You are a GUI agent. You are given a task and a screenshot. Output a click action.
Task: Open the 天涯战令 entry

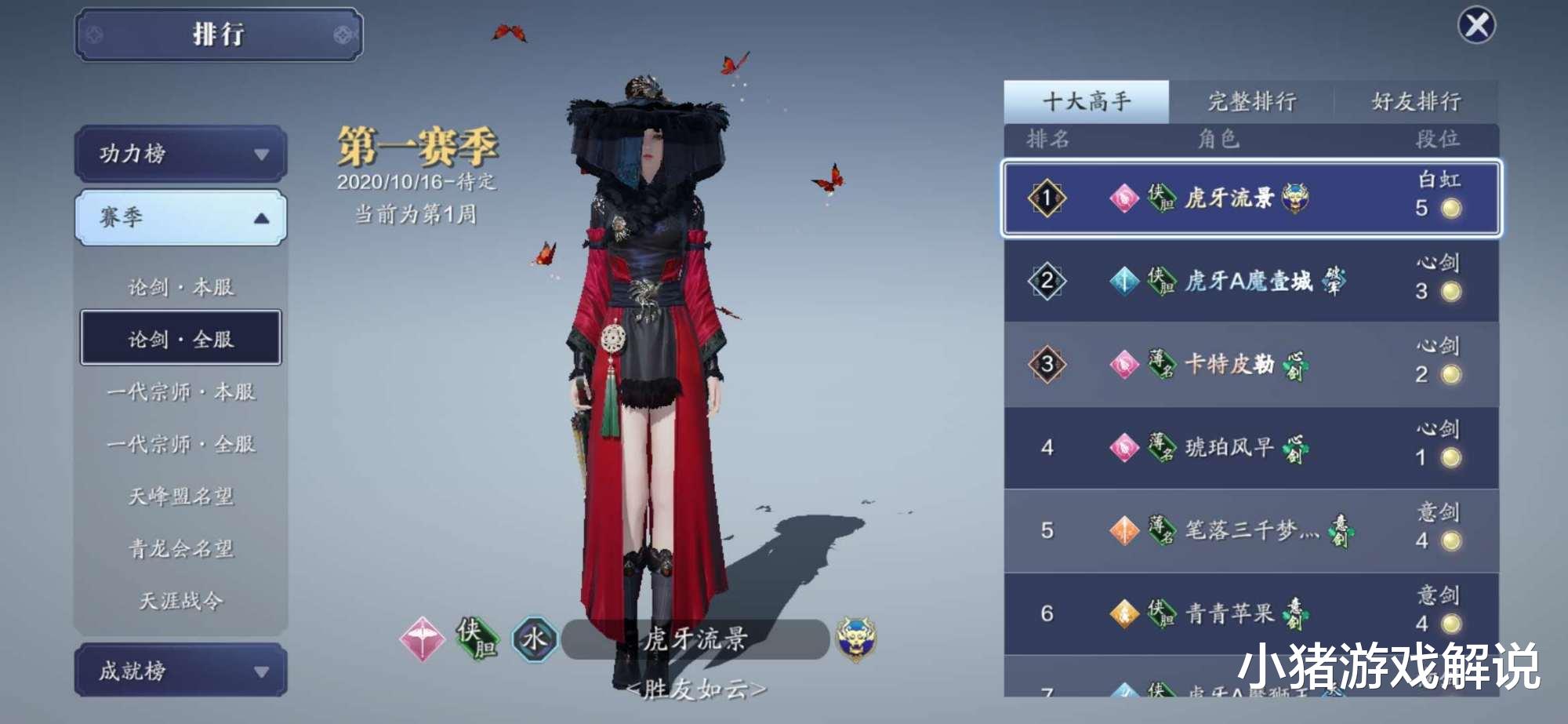tap(179, 600)
